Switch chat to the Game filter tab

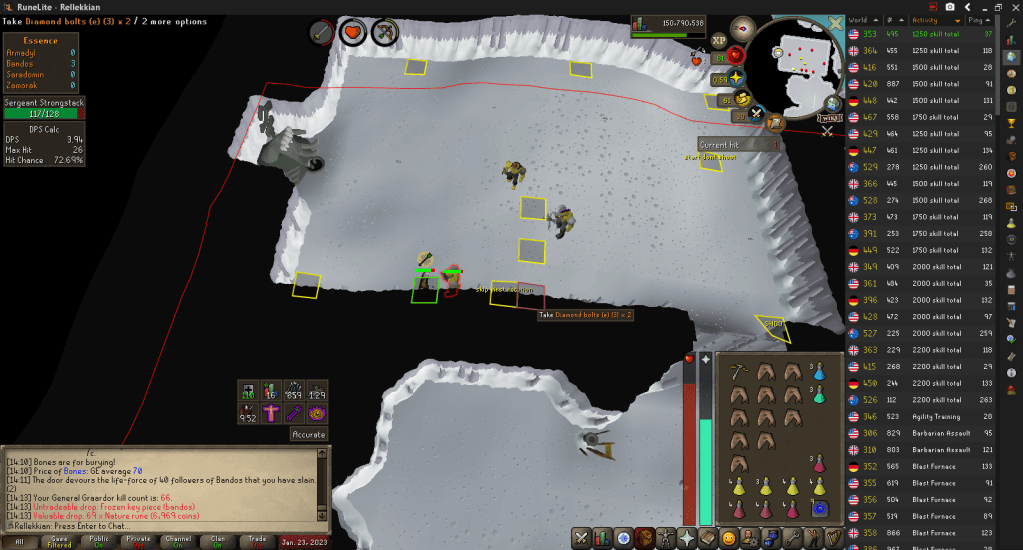(x=59, y=540)
